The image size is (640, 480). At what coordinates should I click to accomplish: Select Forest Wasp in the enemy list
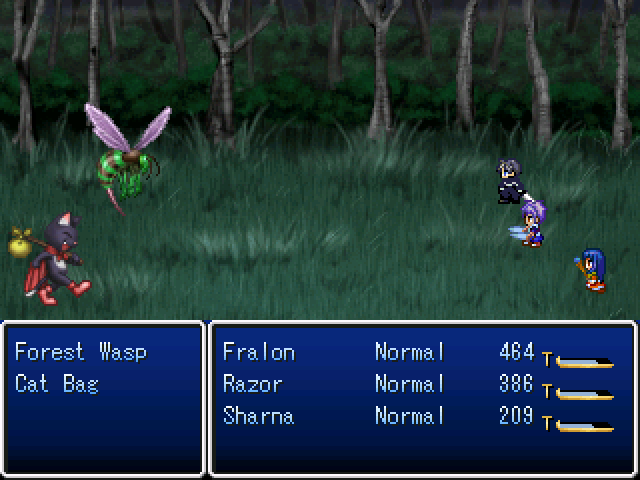80,352
